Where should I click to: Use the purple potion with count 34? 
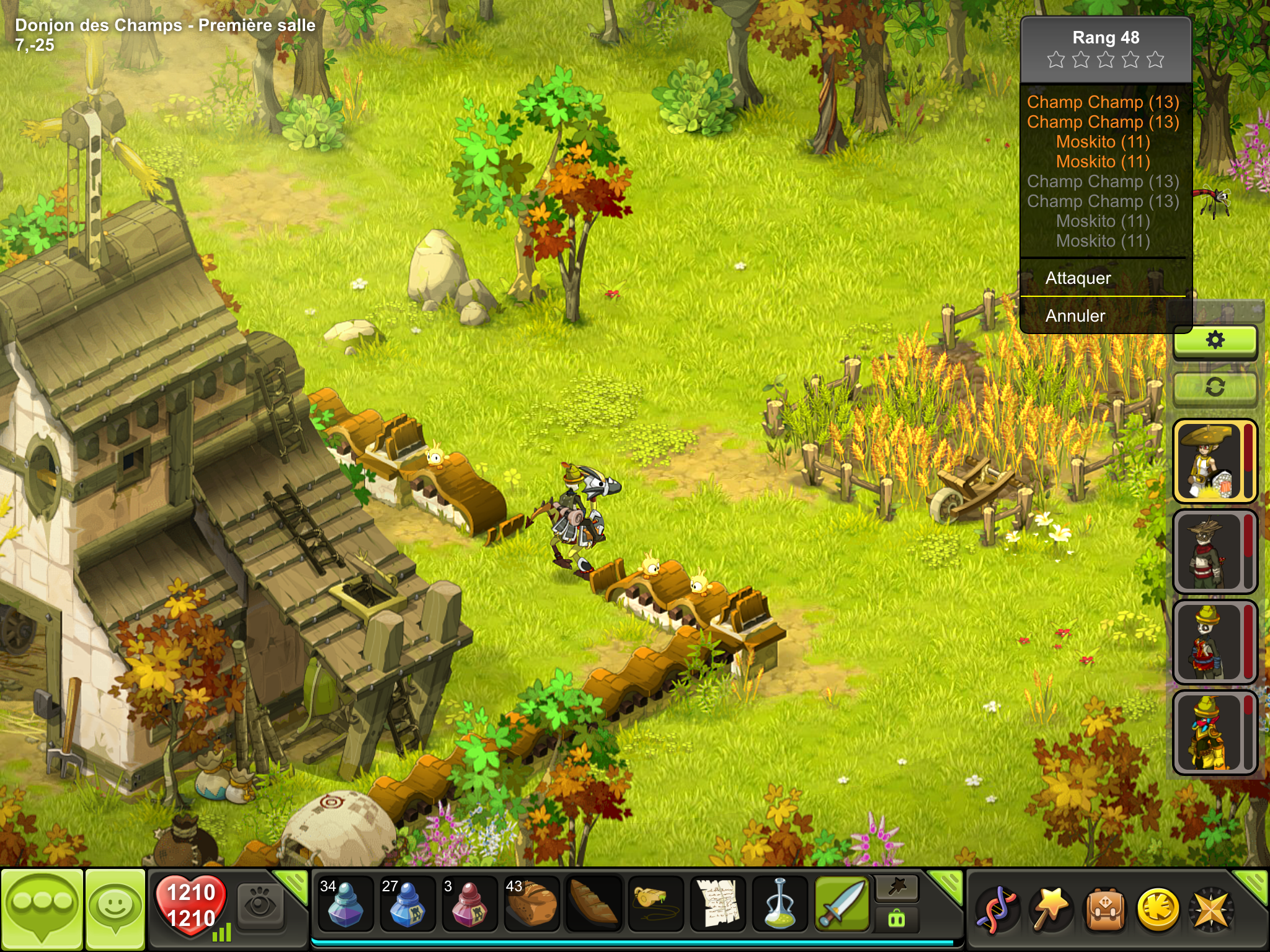(x=345, y=905)
